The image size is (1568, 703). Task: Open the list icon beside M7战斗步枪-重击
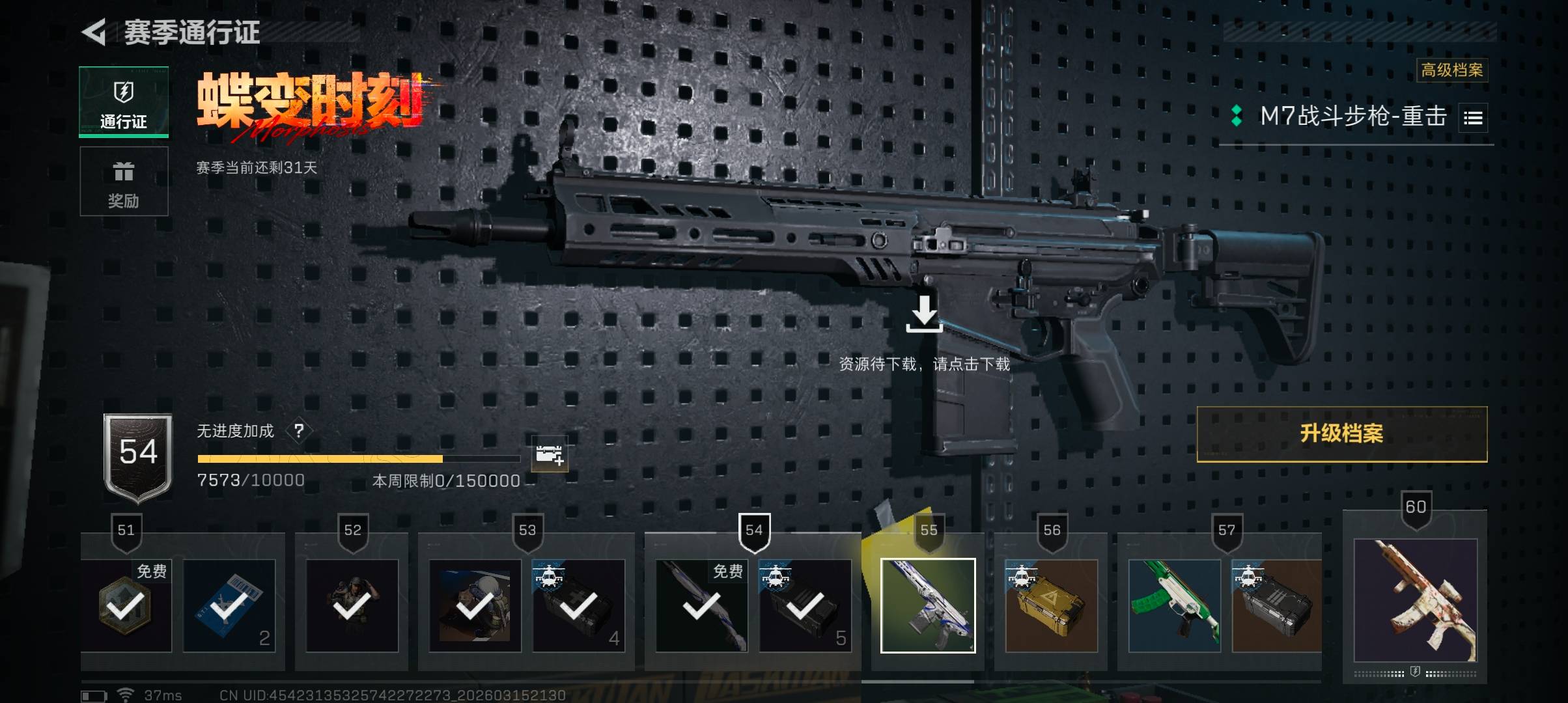coord(1473,118)
